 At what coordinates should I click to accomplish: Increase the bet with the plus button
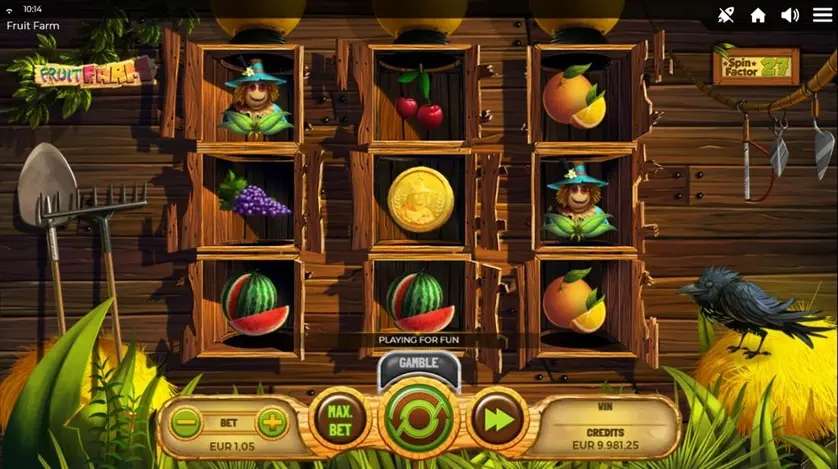coord(271,423)
